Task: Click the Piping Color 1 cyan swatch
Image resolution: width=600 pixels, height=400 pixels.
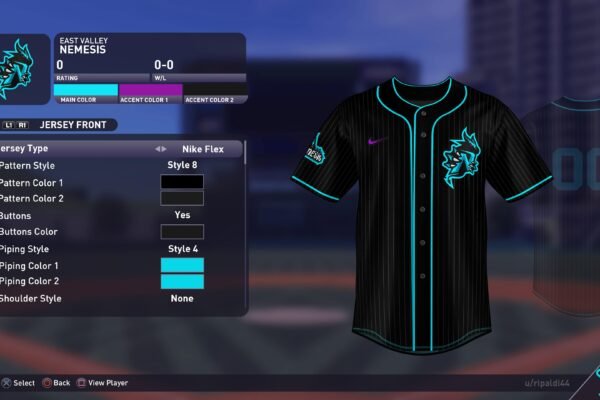Action: (182, 265)
